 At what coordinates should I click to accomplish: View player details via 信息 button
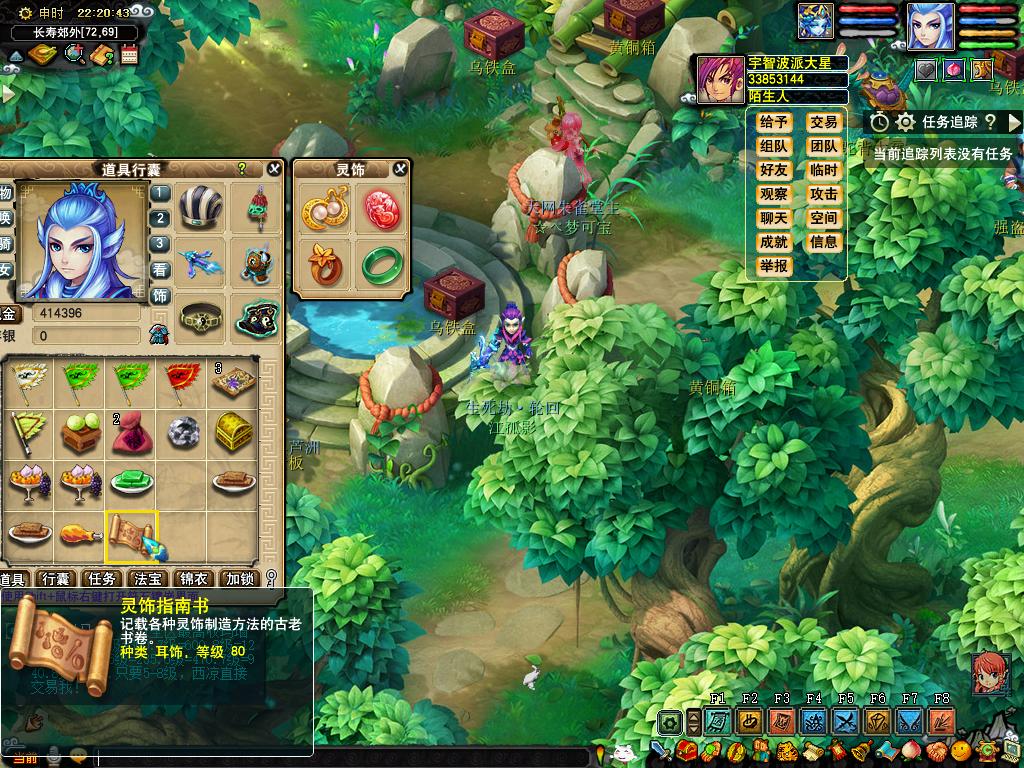click(x=824, y=242)
